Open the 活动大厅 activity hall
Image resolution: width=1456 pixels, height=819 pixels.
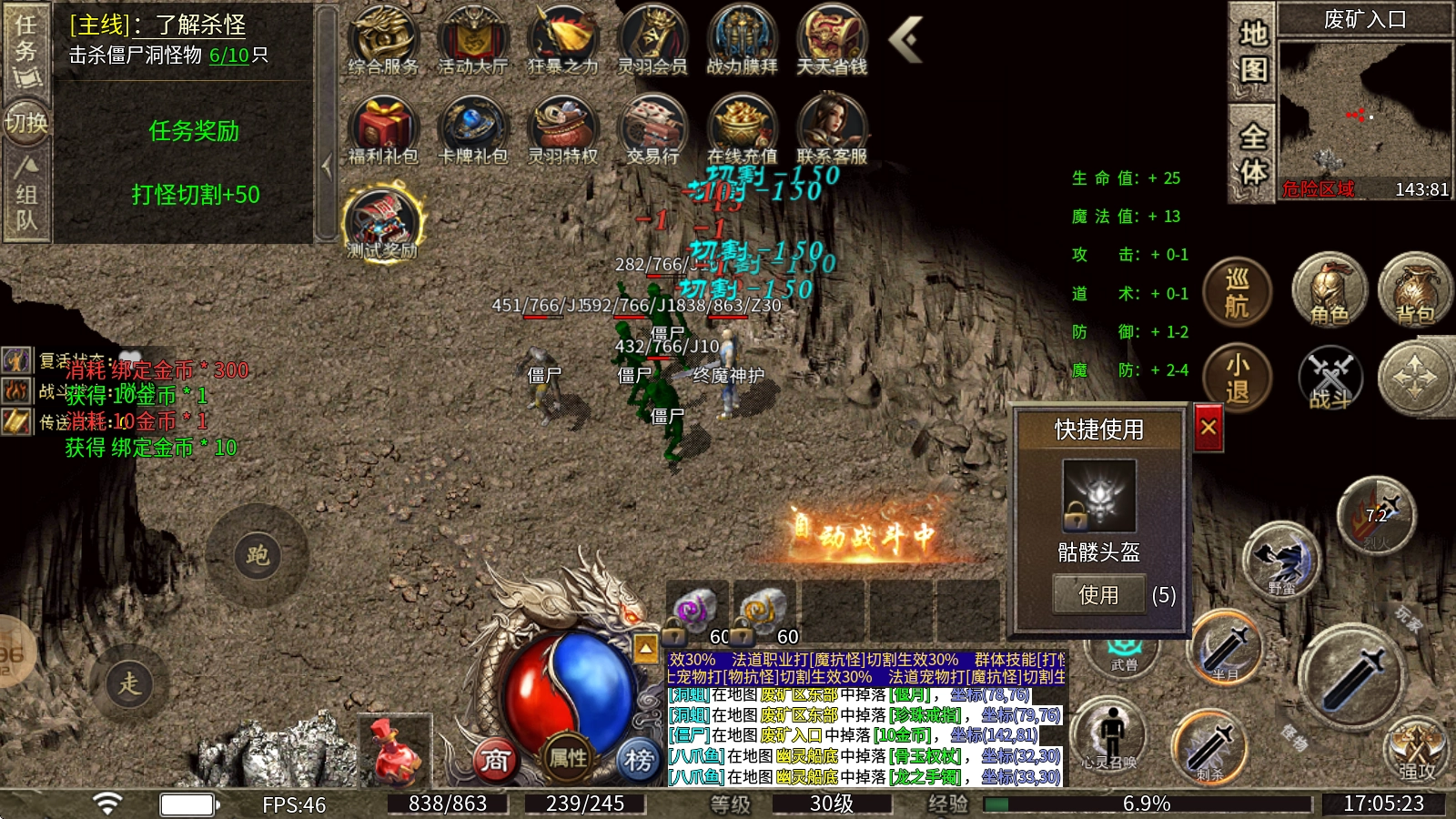tap(472, 41)
